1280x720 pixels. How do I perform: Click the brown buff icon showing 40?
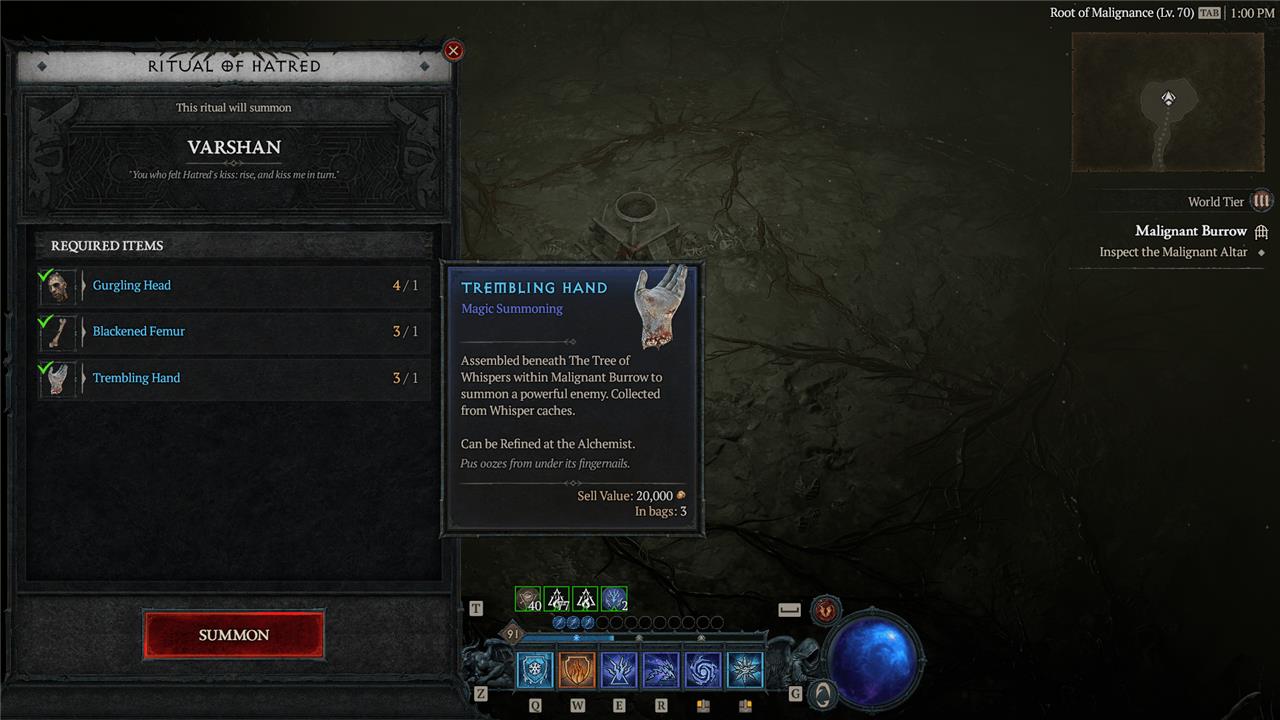[x=528, y=599]
